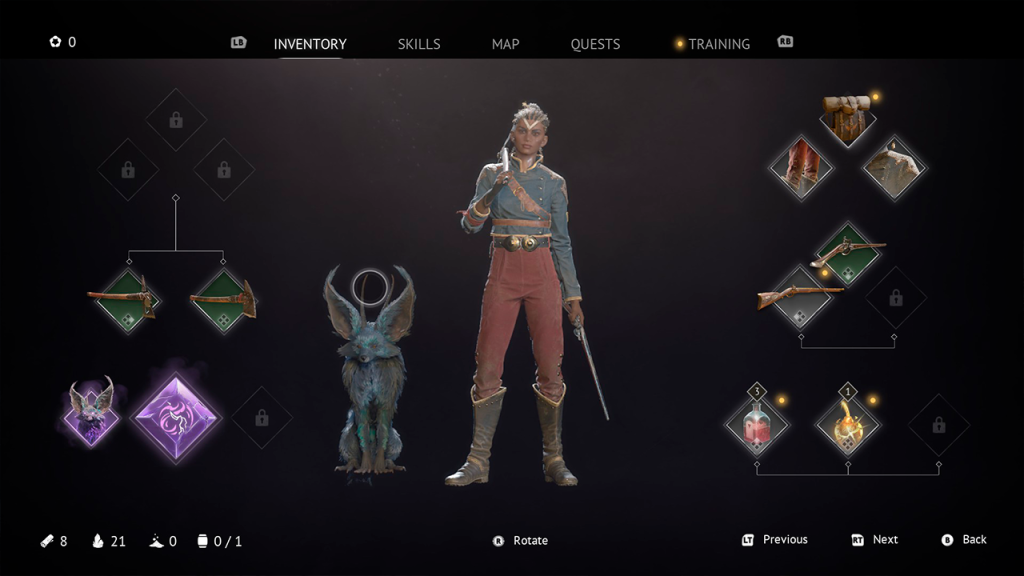Select the Inventory tab
The image size is (1024, 576).
(x=310, y=44)
